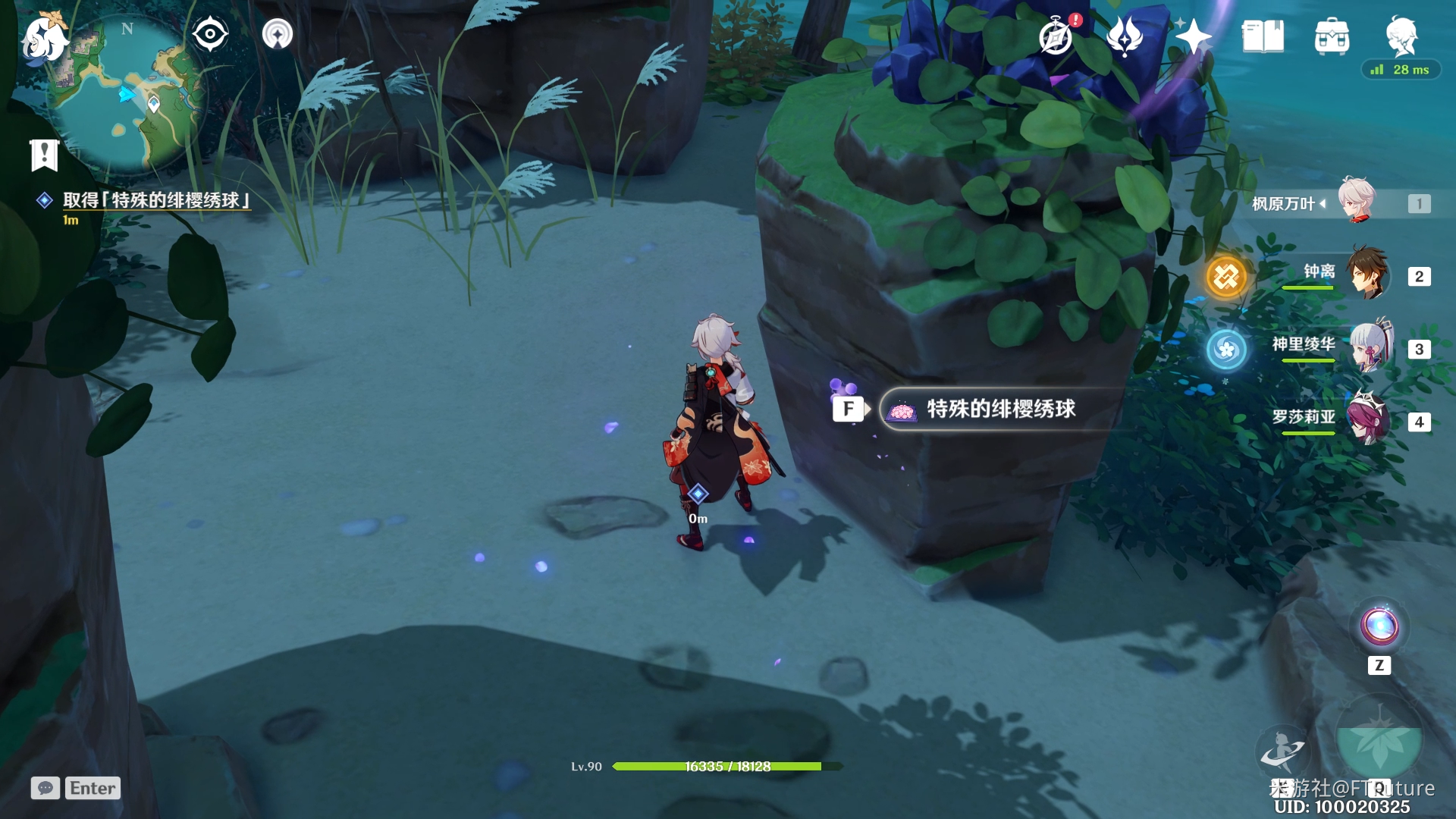Open the events compass icon

(1056, 36)
